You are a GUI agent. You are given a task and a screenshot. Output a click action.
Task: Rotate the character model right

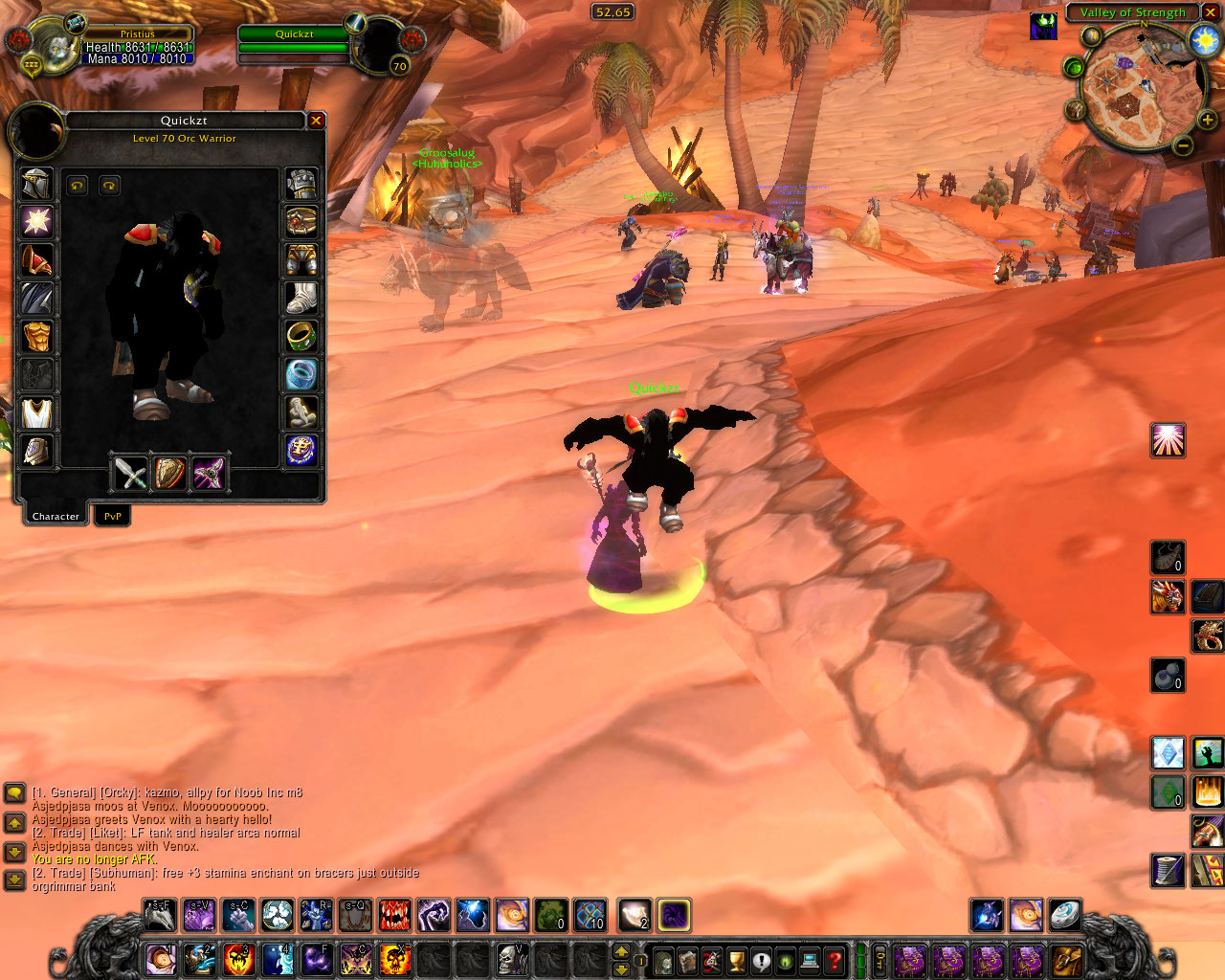pyautogui.click(x=109, y=186)
